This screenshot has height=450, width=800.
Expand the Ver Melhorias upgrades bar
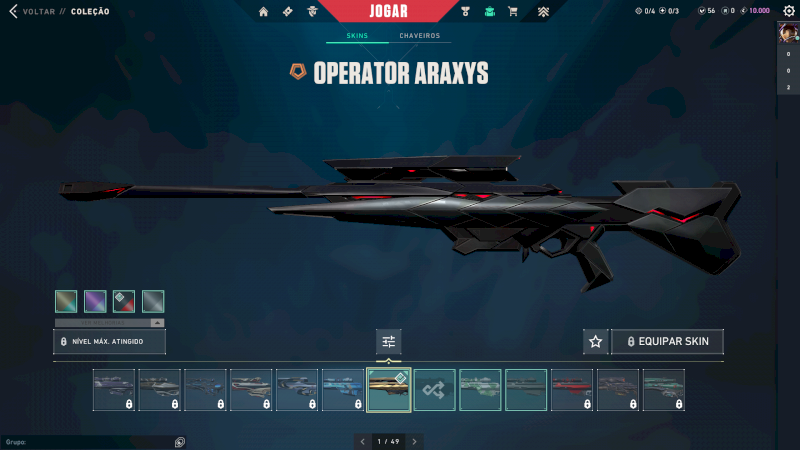[109, 323]
